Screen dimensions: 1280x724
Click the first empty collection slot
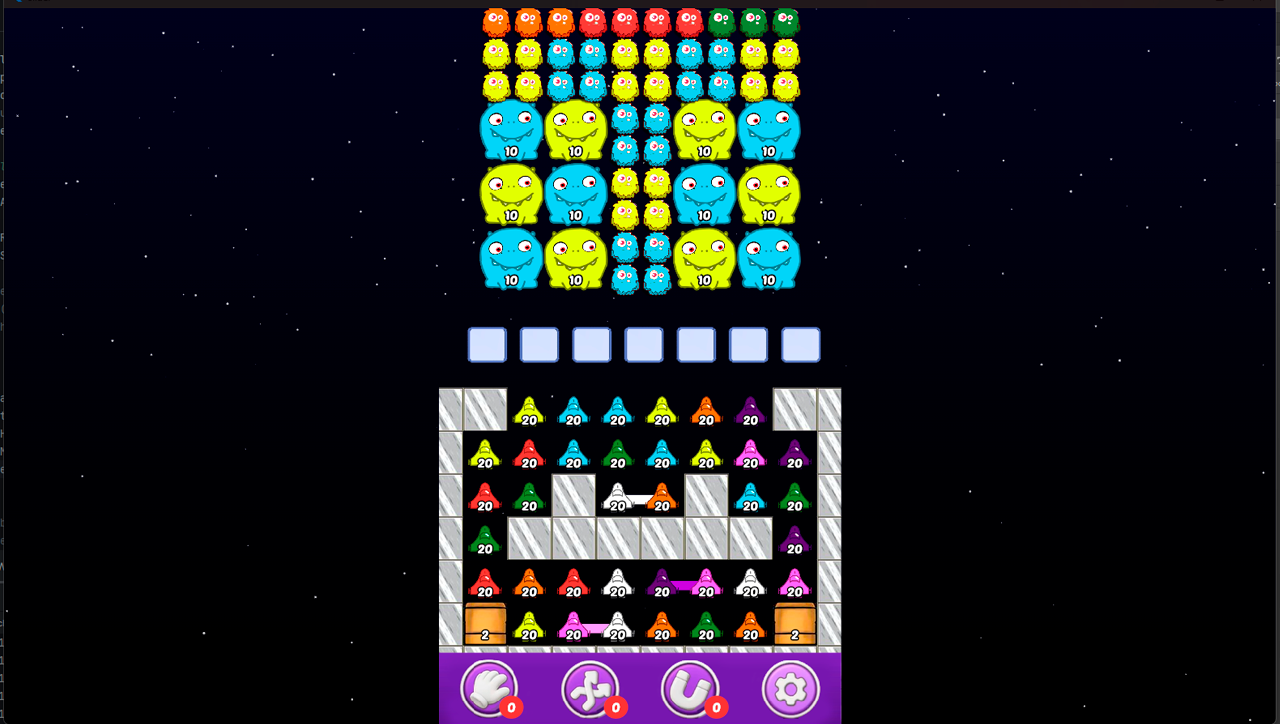tap(486, 344)
